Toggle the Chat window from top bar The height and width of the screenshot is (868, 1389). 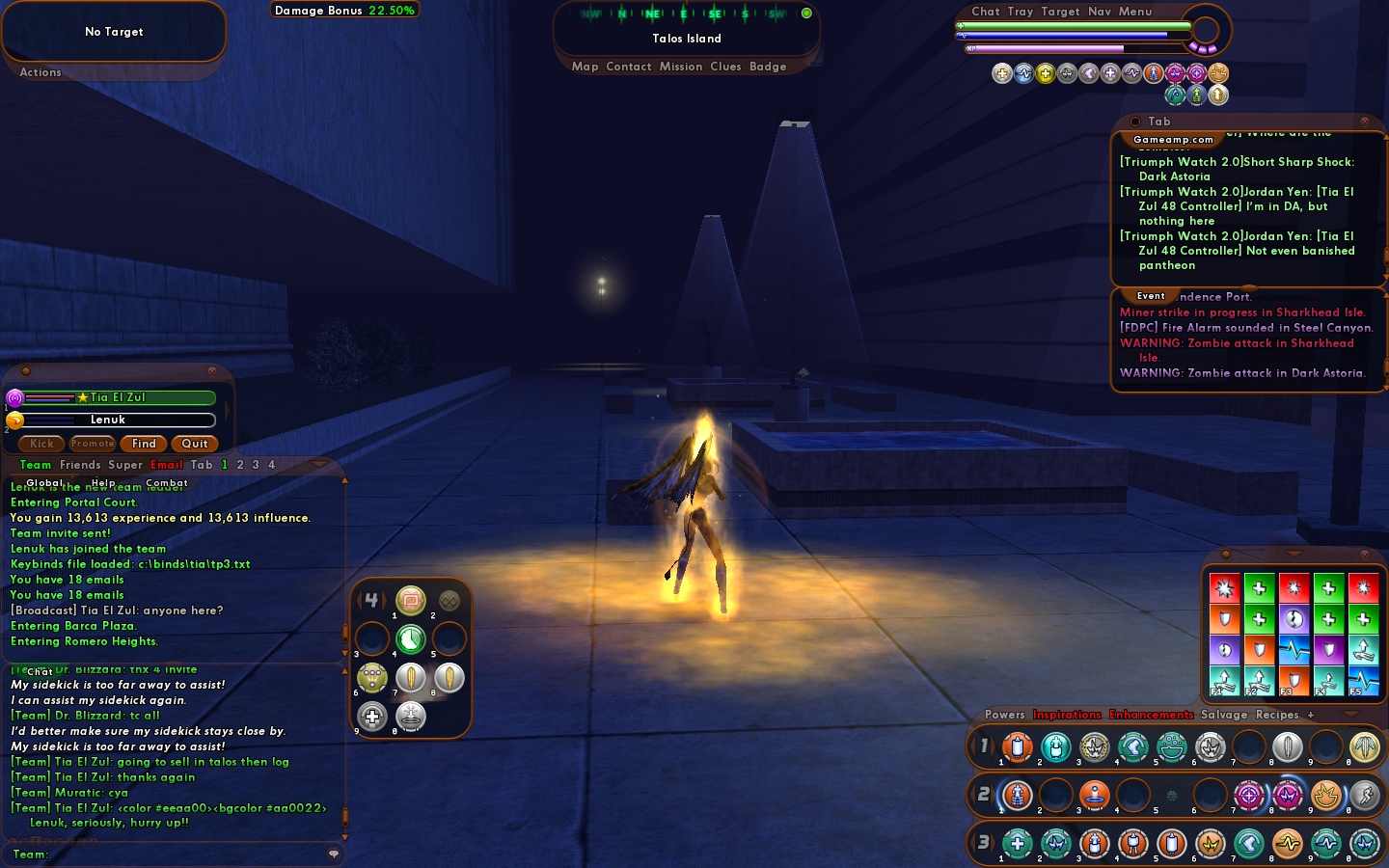(985, 12)
